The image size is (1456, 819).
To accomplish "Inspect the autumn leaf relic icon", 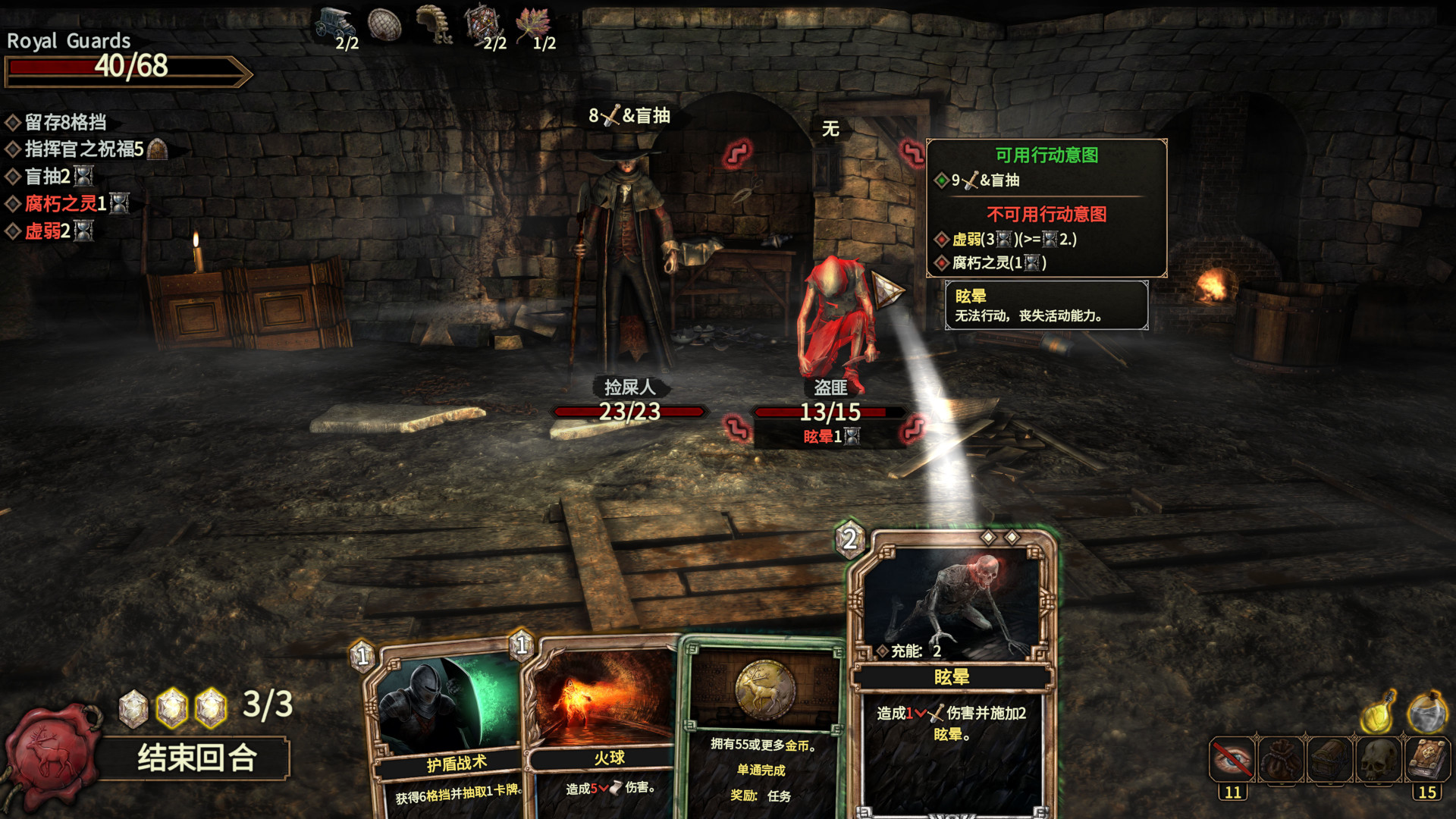I will pos(533,24).
